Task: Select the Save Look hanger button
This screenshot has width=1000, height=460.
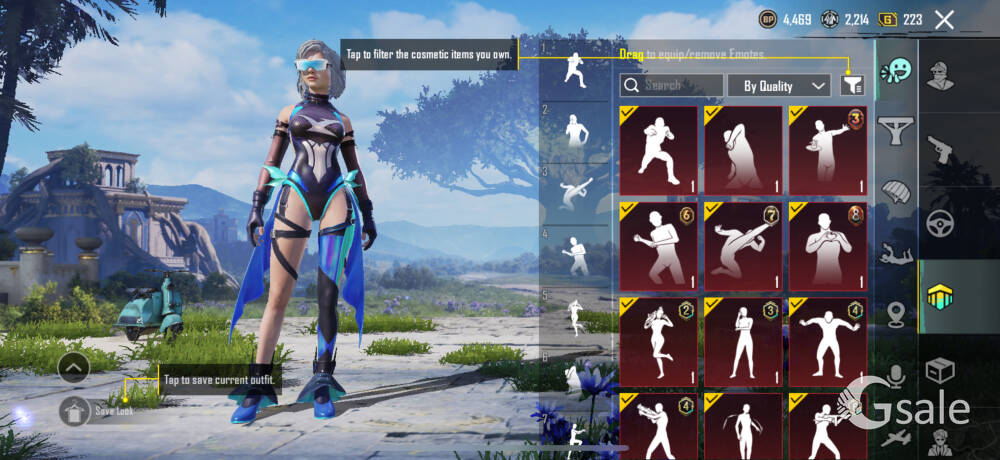Action: 75,410
